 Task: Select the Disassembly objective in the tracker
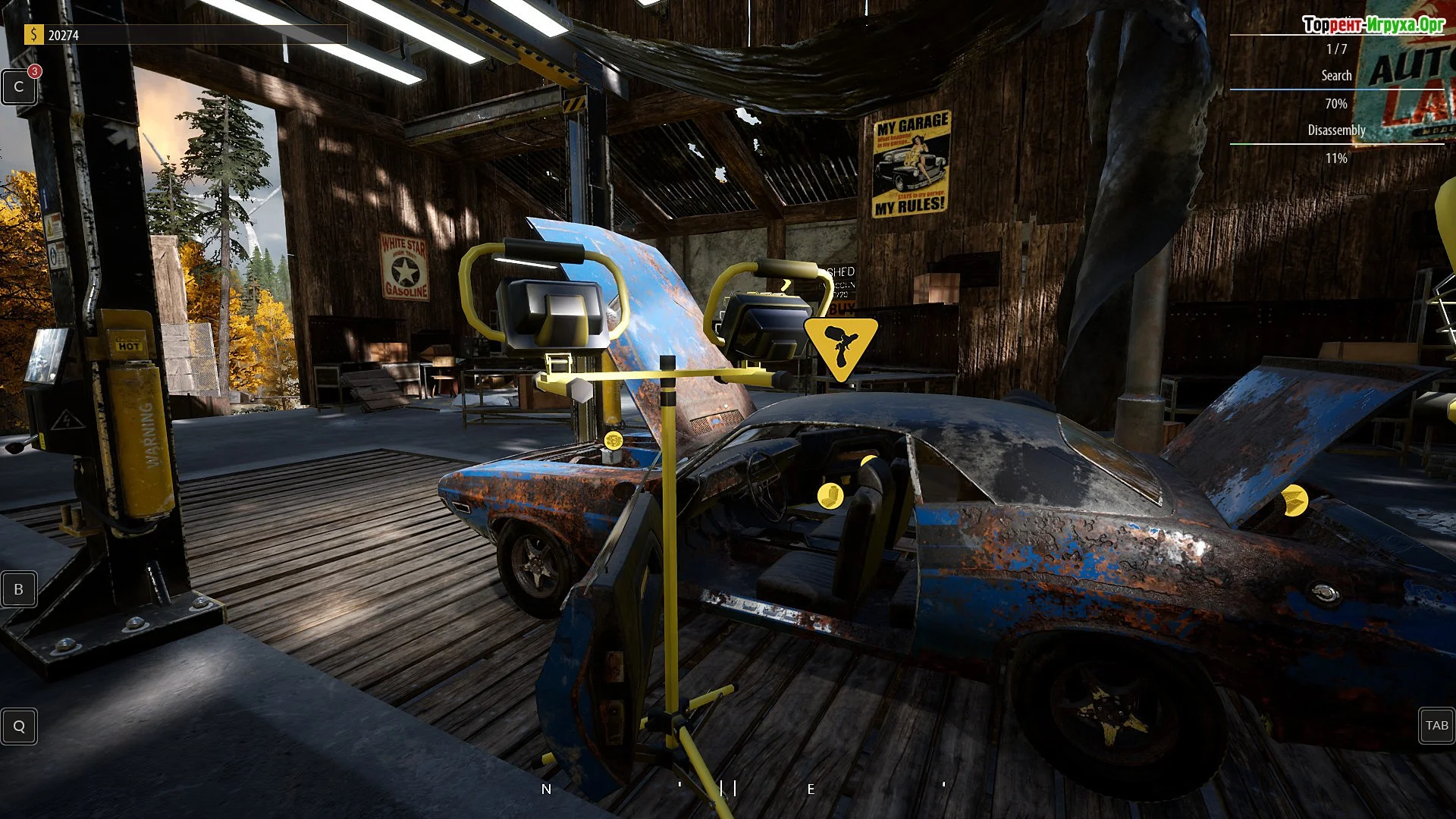[1336, 130]
